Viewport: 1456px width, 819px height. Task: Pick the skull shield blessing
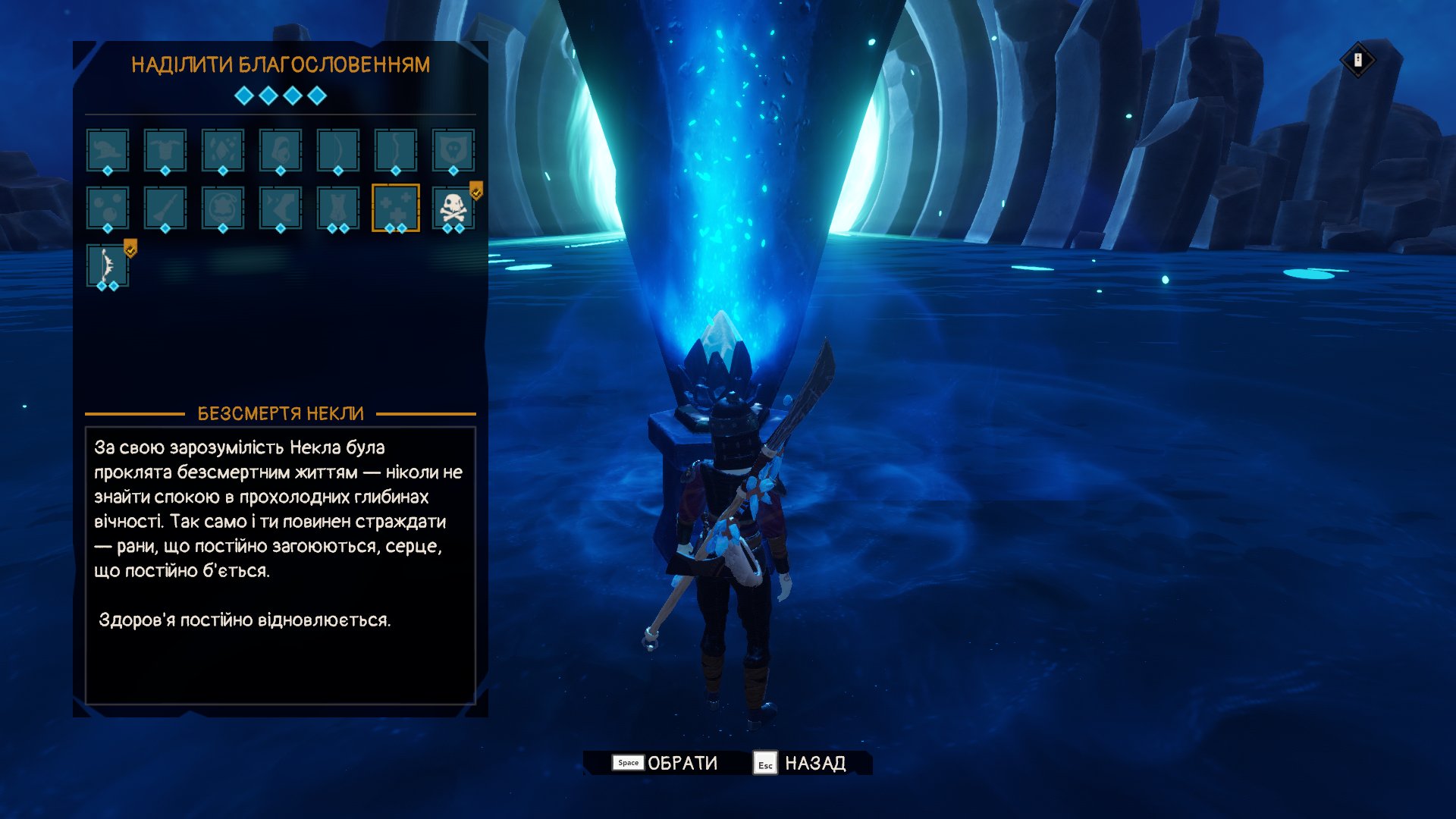point(453,150)
